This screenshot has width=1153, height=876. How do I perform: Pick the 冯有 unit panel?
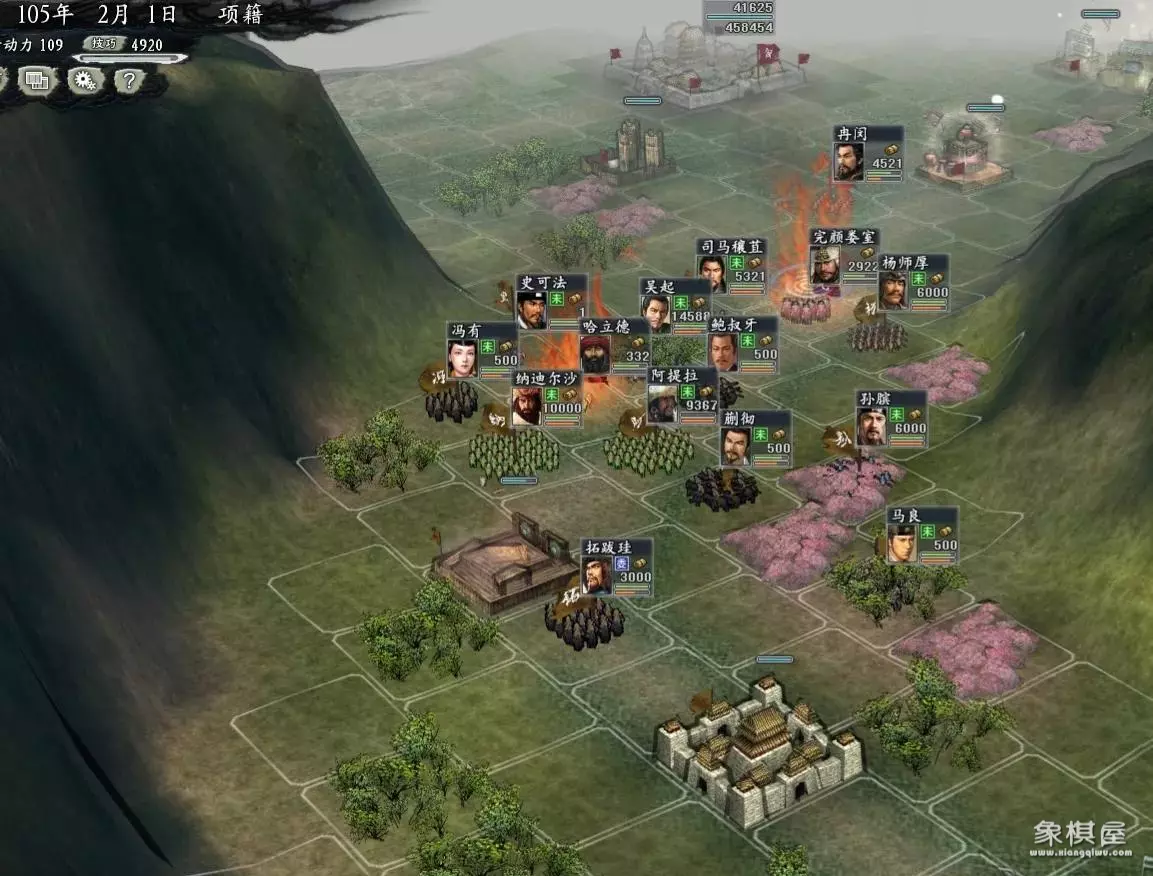(482, 350)
